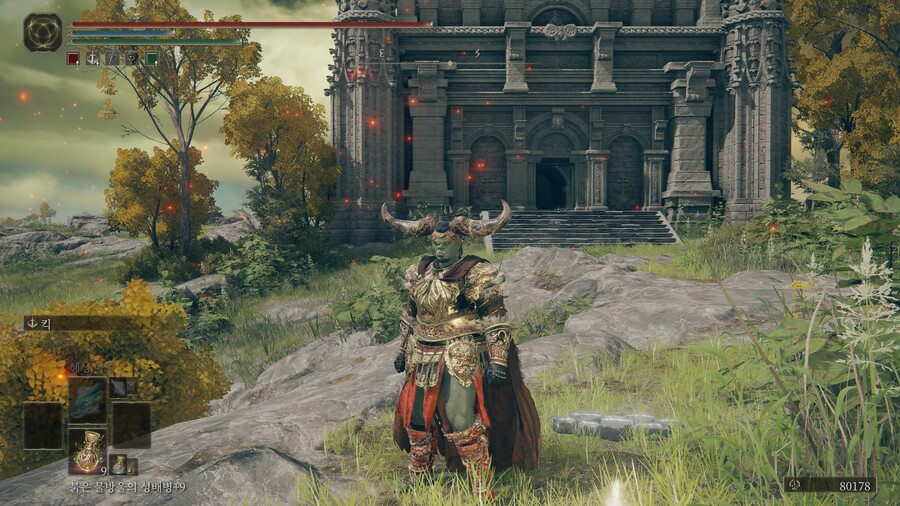Select the small next-item flask icon
The image size is (900, 506).
118,463
